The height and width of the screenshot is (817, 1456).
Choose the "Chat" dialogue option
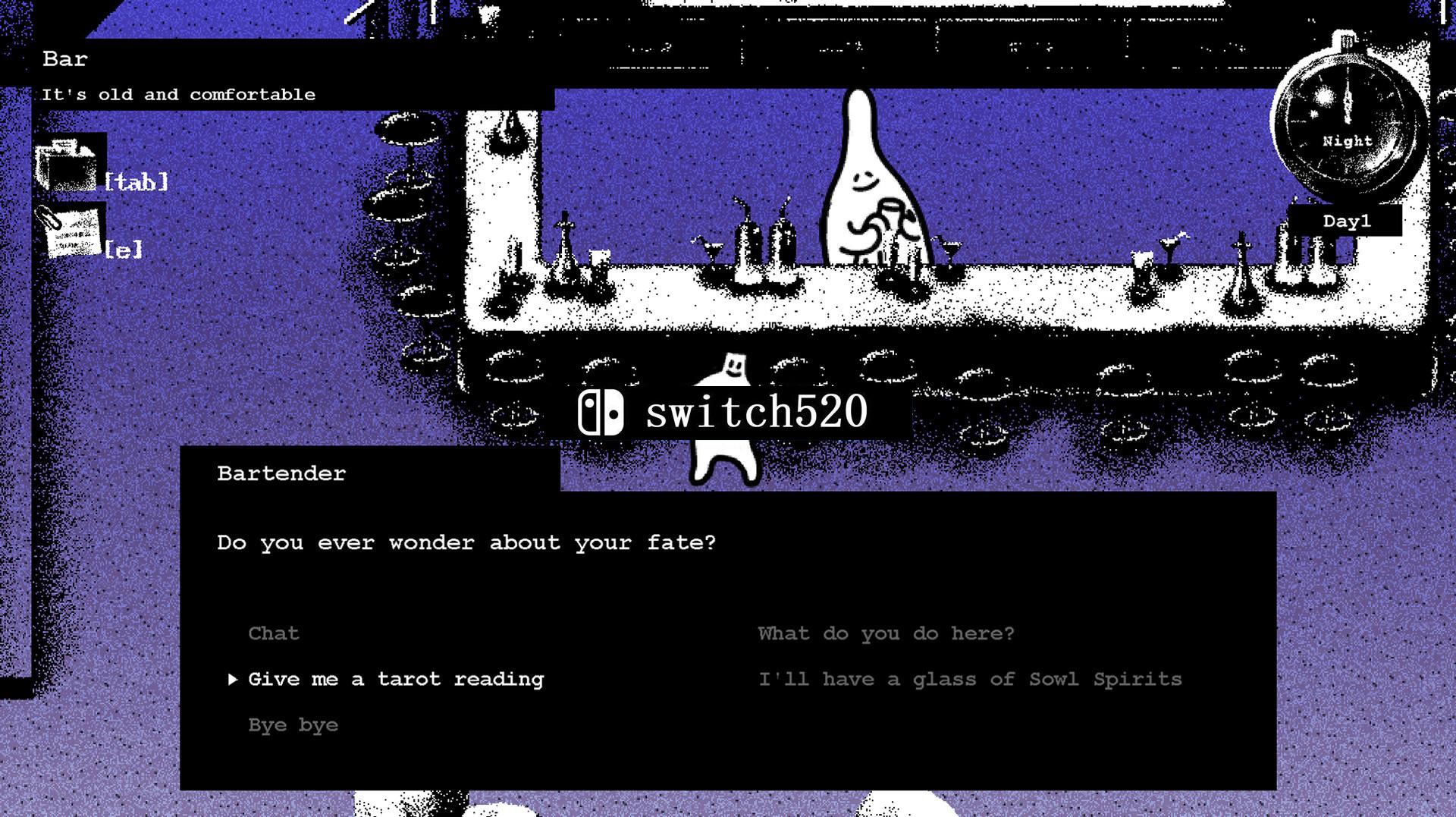pos(274,633)
